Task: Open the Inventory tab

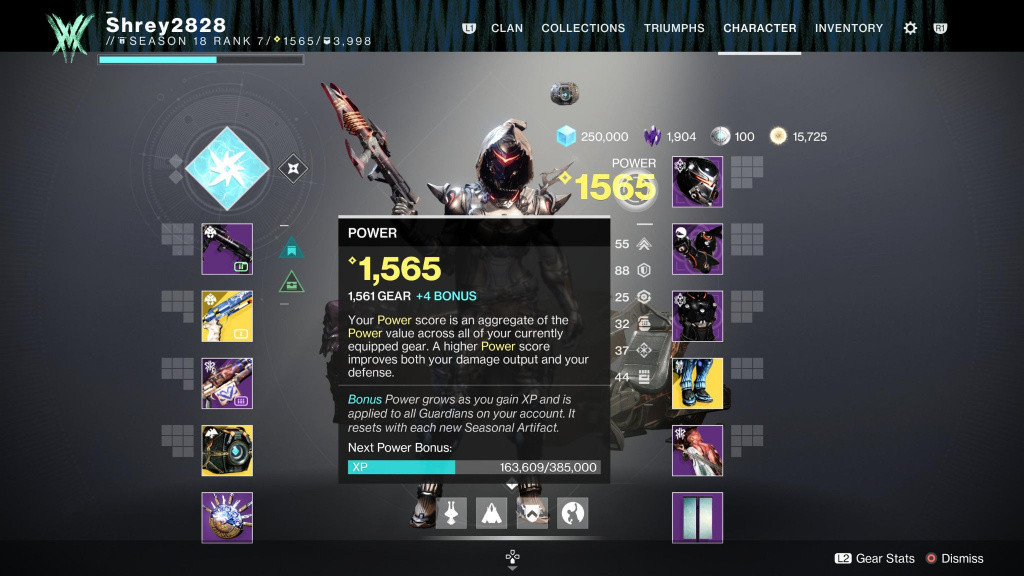Action: click(x=849, y=28)
